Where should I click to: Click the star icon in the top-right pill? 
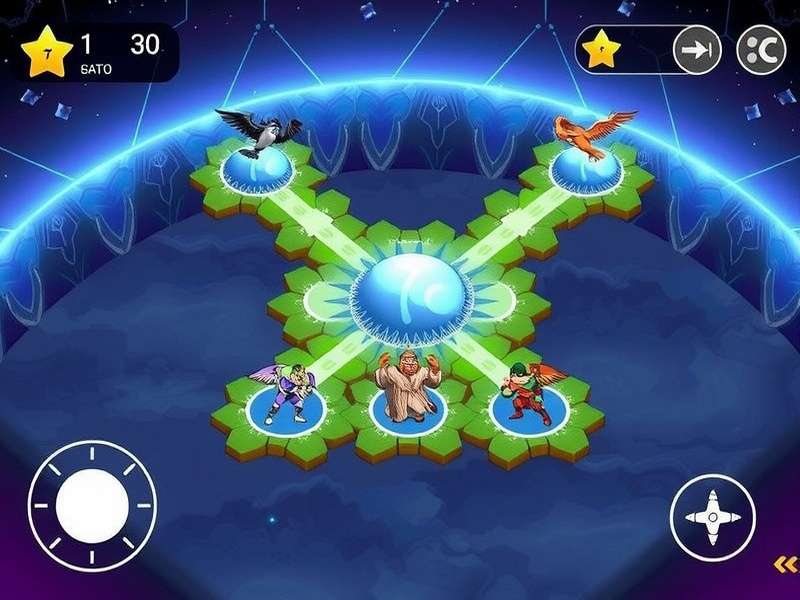tap(601, 51)
